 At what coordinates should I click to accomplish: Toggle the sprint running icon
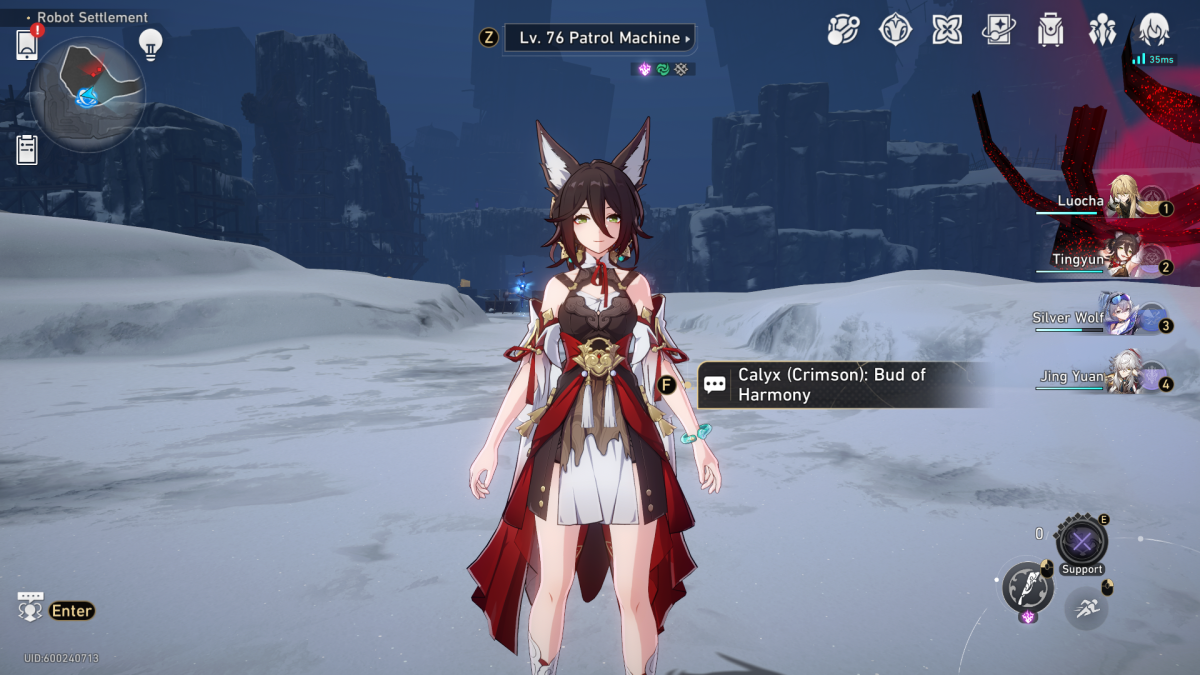[1085, 607]
